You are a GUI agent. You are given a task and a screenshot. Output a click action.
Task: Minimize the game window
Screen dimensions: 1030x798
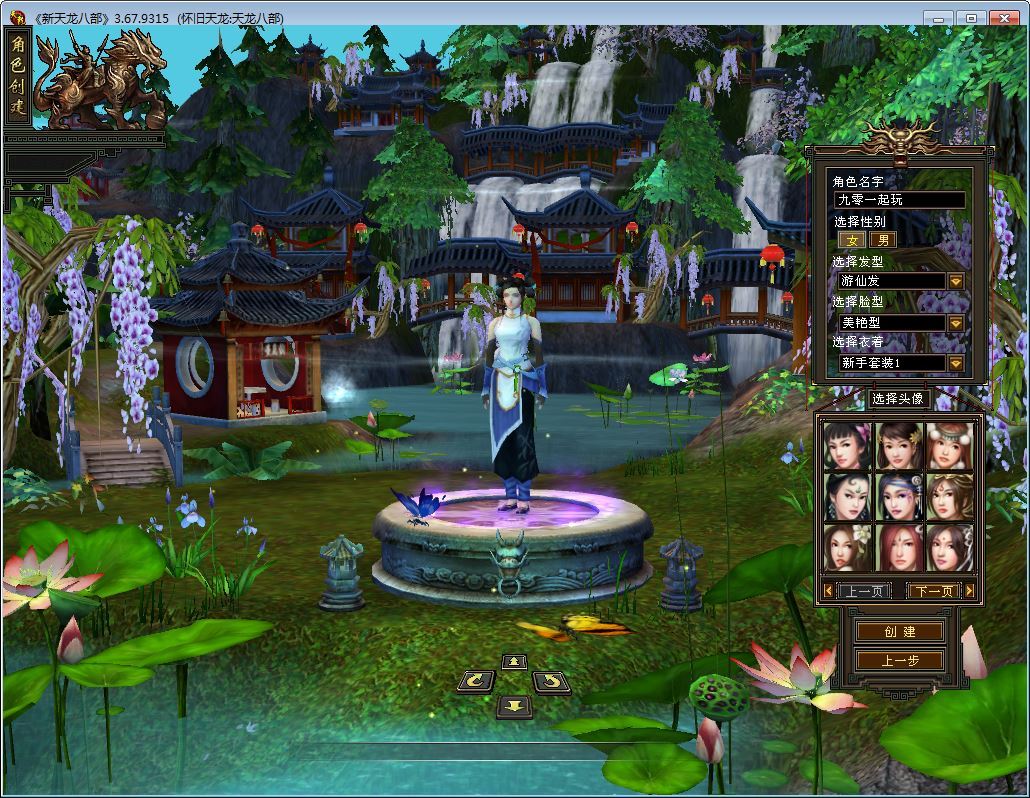point(937,18)
